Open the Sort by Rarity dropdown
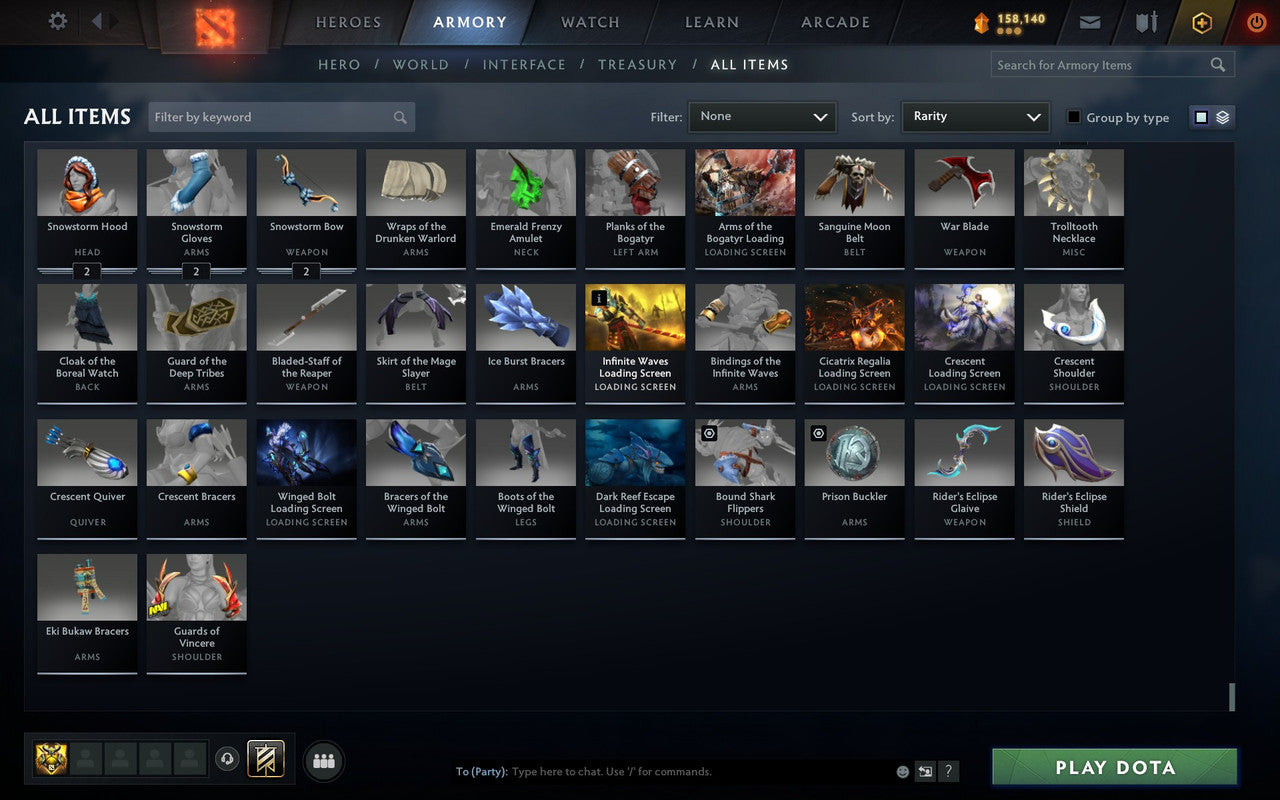 click(x=975, y=117)
